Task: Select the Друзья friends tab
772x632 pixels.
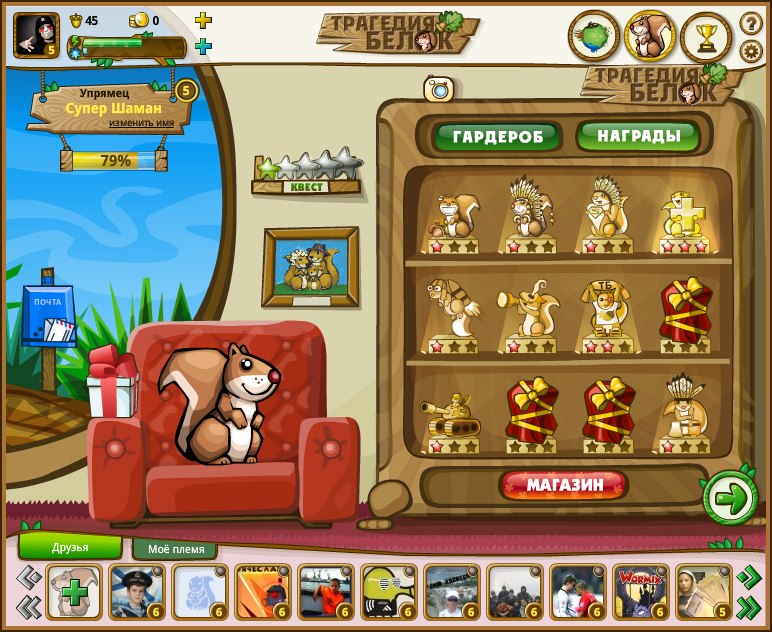Action: (x=70, y=547)
